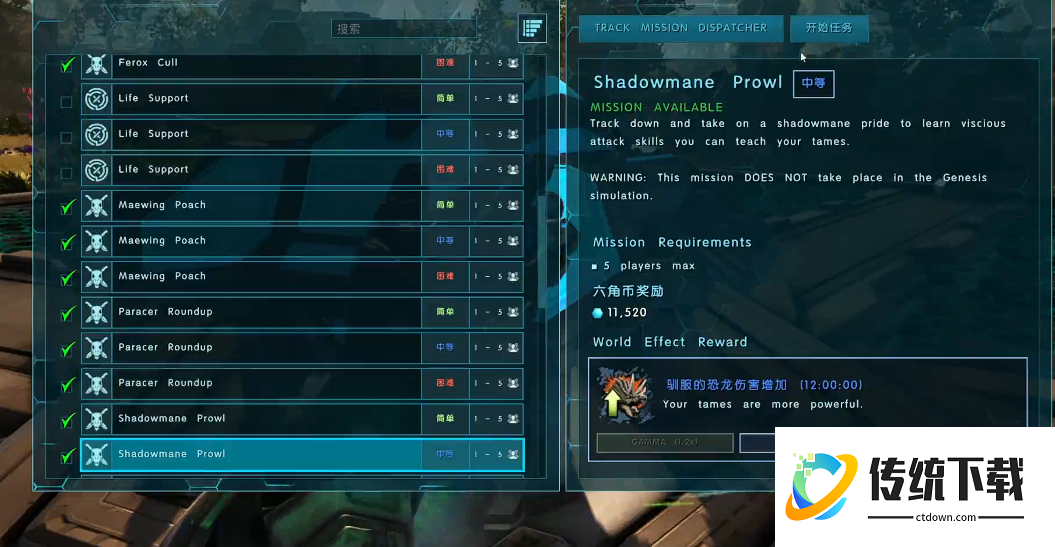Select the easy (简单) Paracer Roundup mission

coord(250,312)
